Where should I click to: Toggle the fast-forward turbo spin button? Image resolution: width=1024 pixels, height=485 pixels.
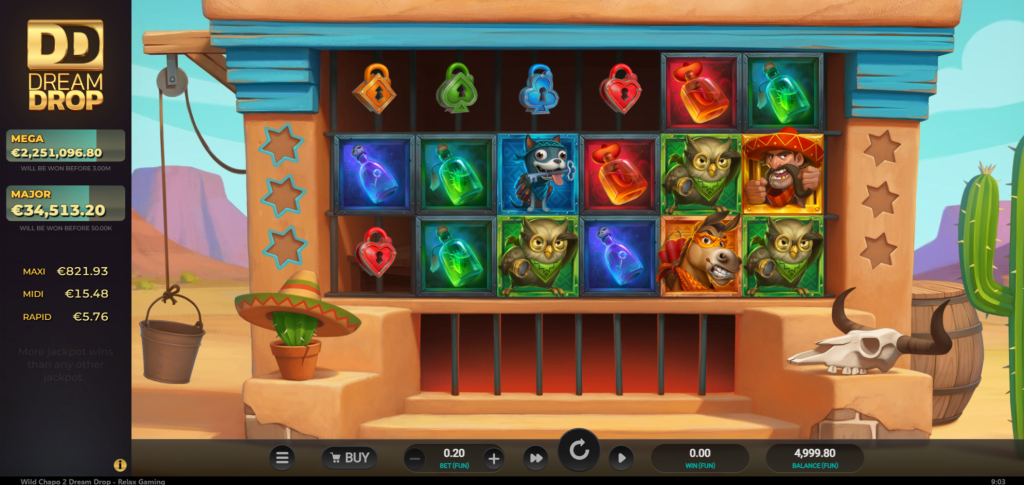coord(536,458)
